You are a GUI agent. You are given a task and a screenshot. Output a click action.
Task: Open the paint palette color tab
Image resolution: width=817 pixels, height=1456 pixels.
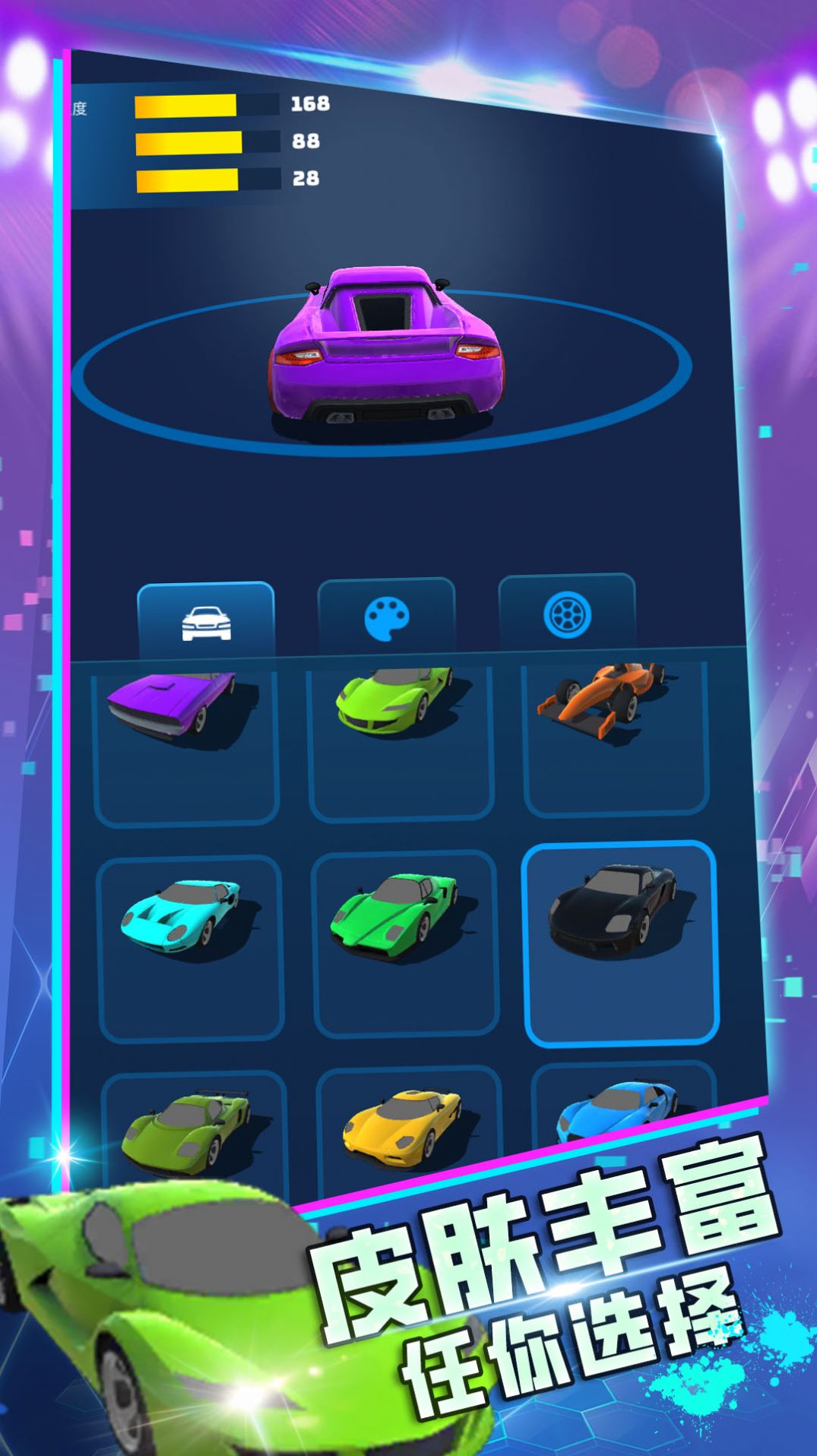pos(387,617)
